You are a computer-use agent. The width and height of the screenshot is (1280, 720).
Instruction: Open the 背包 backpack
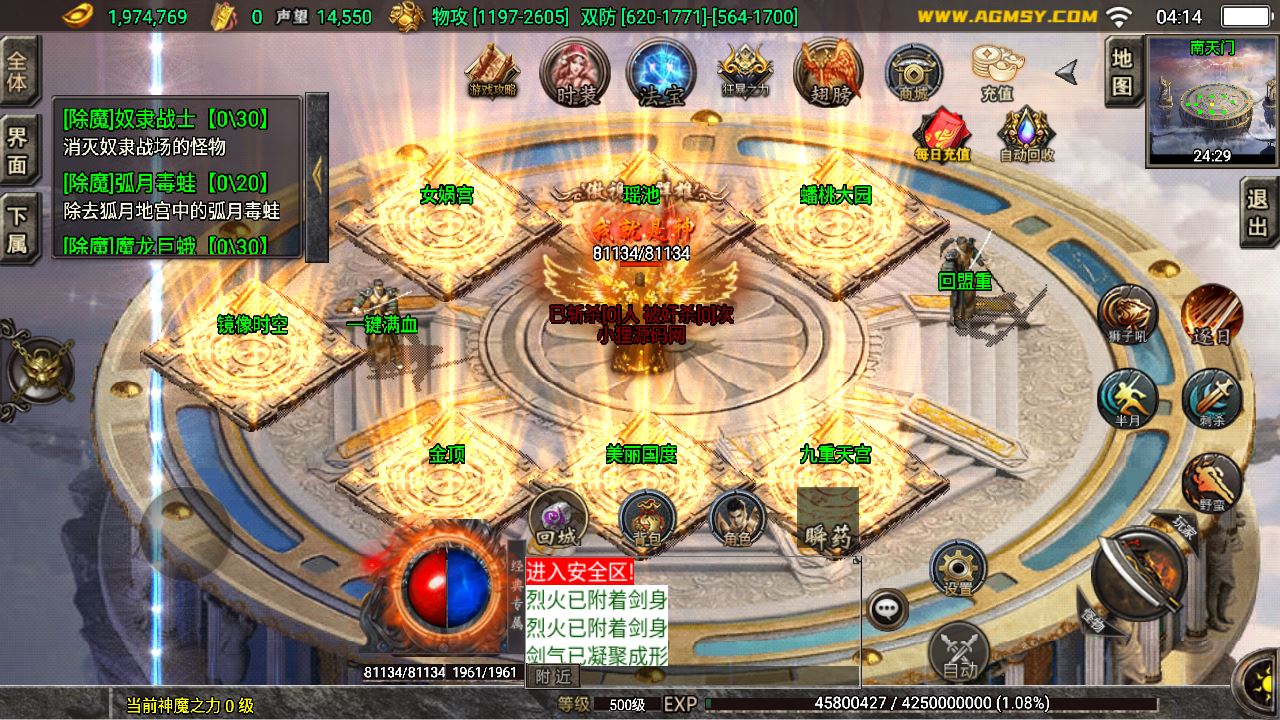point(647,519)
